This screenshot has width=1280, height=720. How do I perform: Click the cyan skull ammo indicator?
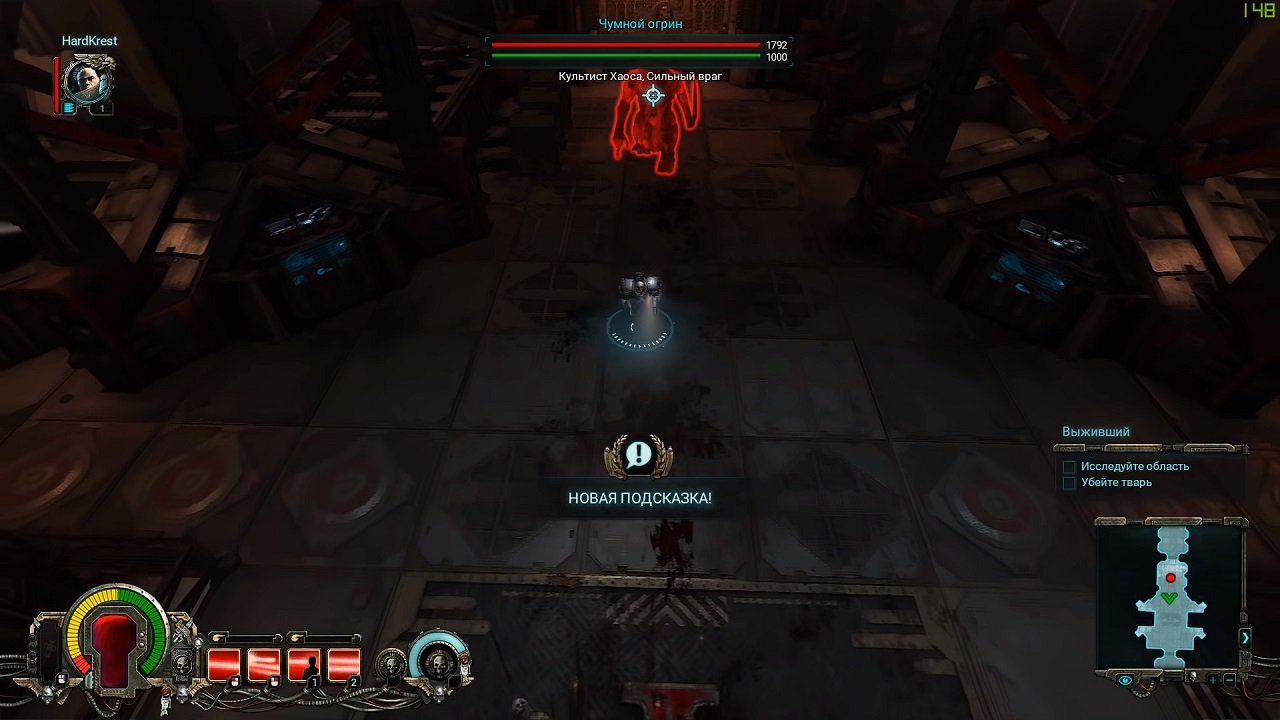(439, 664)
